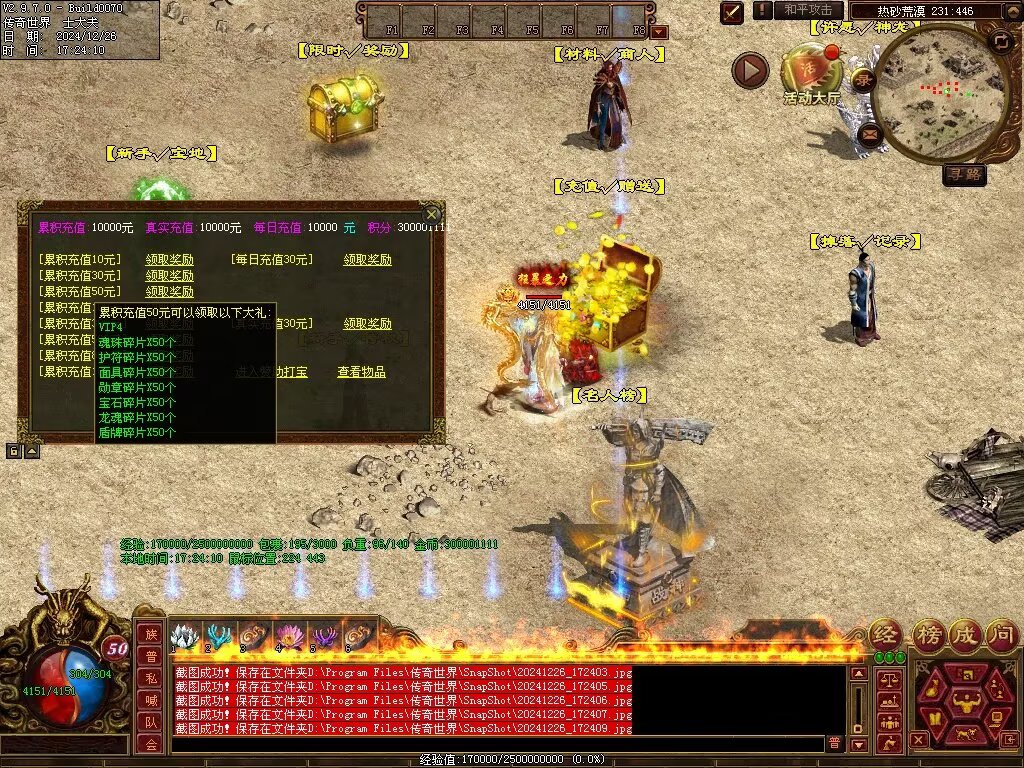Click the round play arrow button
This screenshot has height=768, width=1024.
tap(750, 70)
